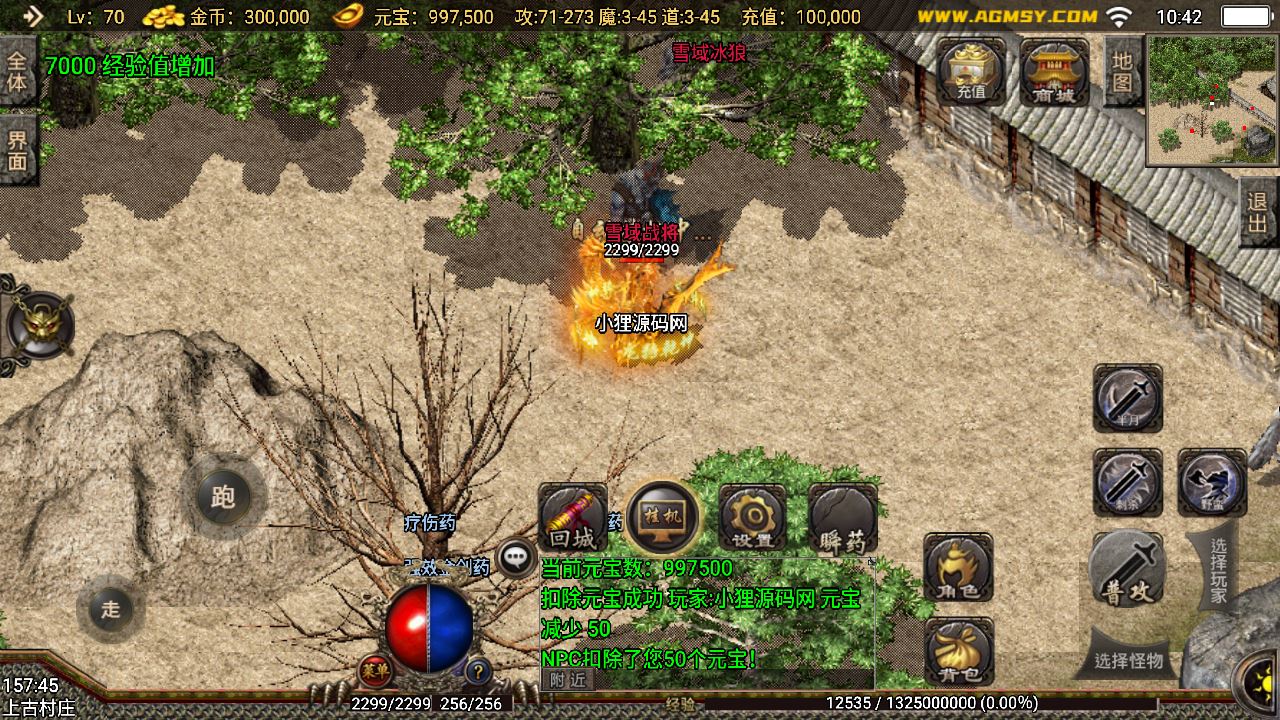Tap the 地图 map button

tap(1122, 72)
